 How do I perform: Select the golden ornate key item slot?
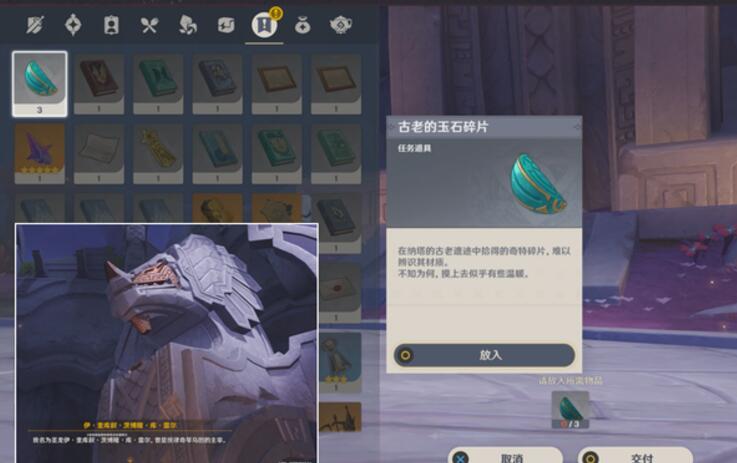[159, 152]
